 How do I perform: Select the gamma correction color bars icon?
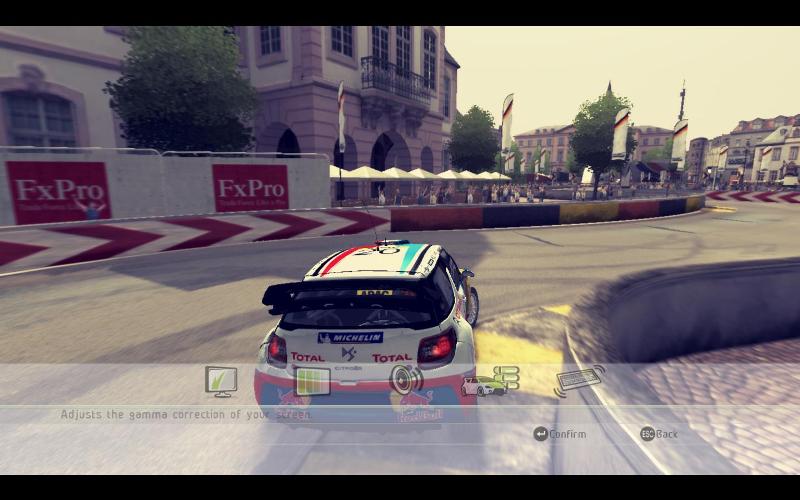point(312,381)
